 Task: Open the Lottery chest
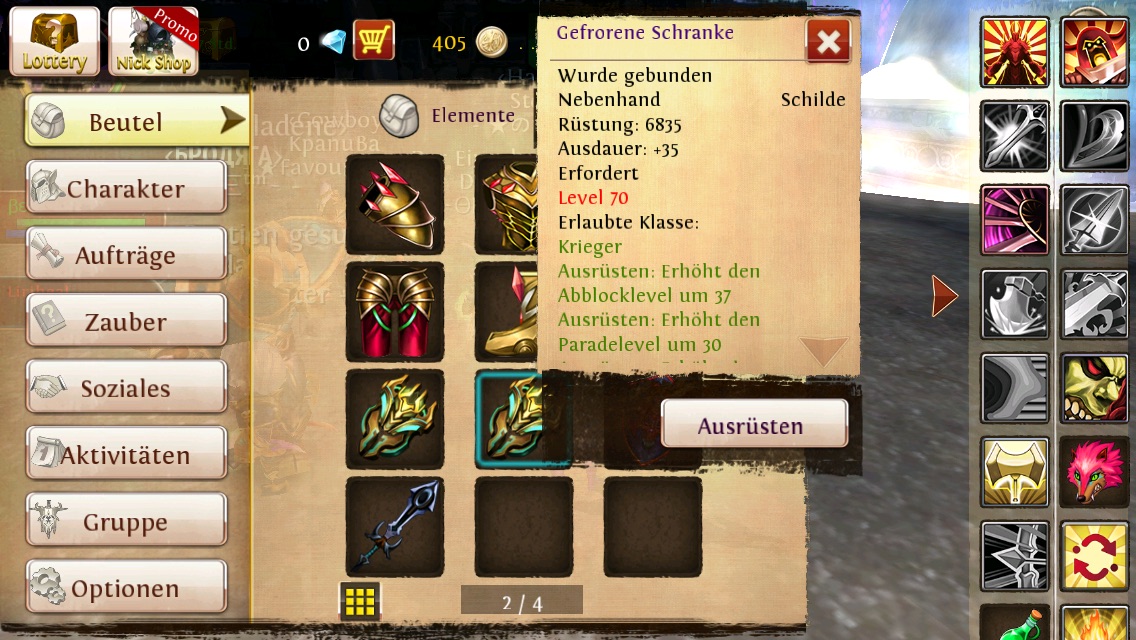(55, 42)
